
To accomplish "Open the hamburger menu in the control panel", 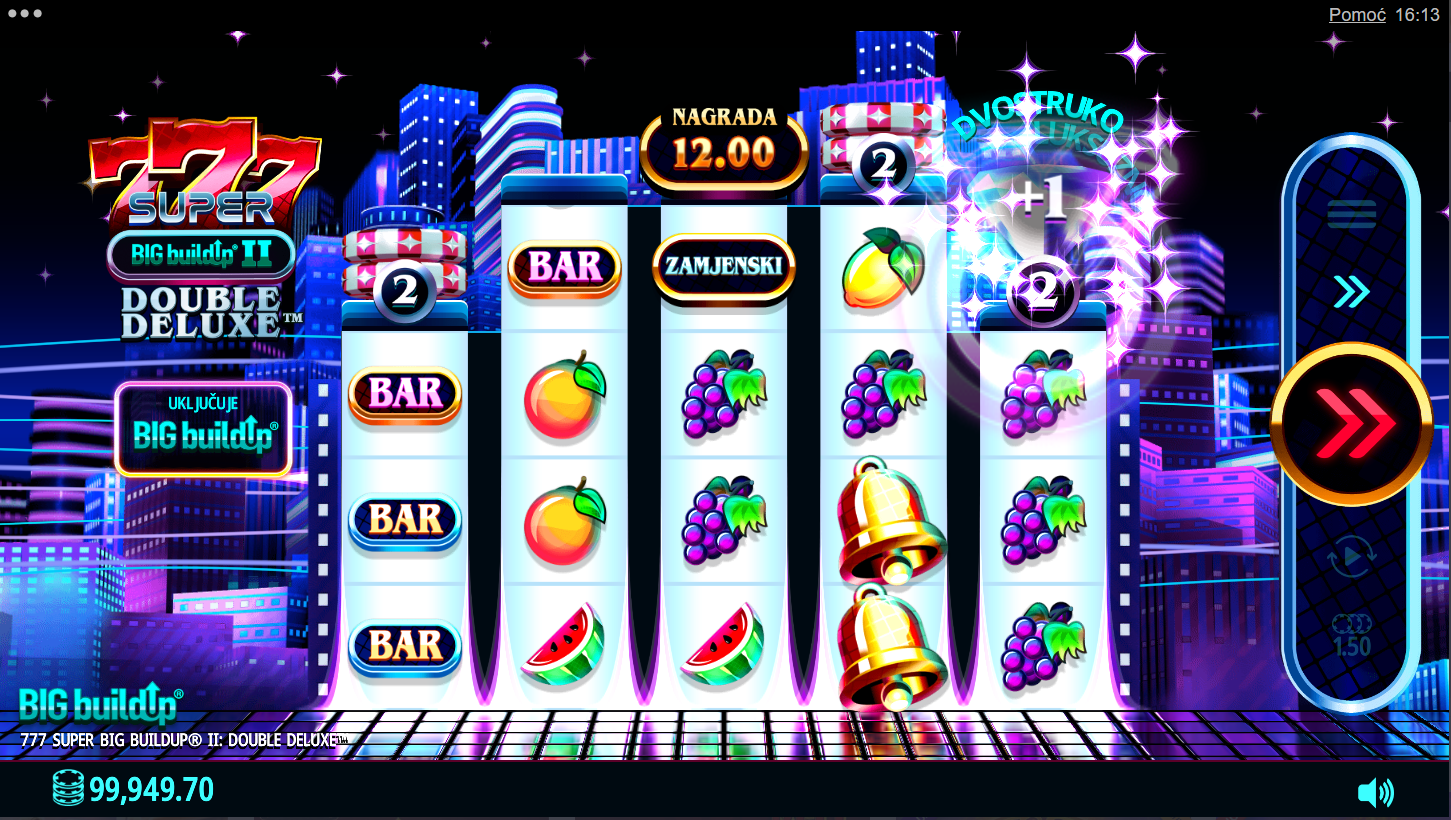I will tap(1351, 214).
